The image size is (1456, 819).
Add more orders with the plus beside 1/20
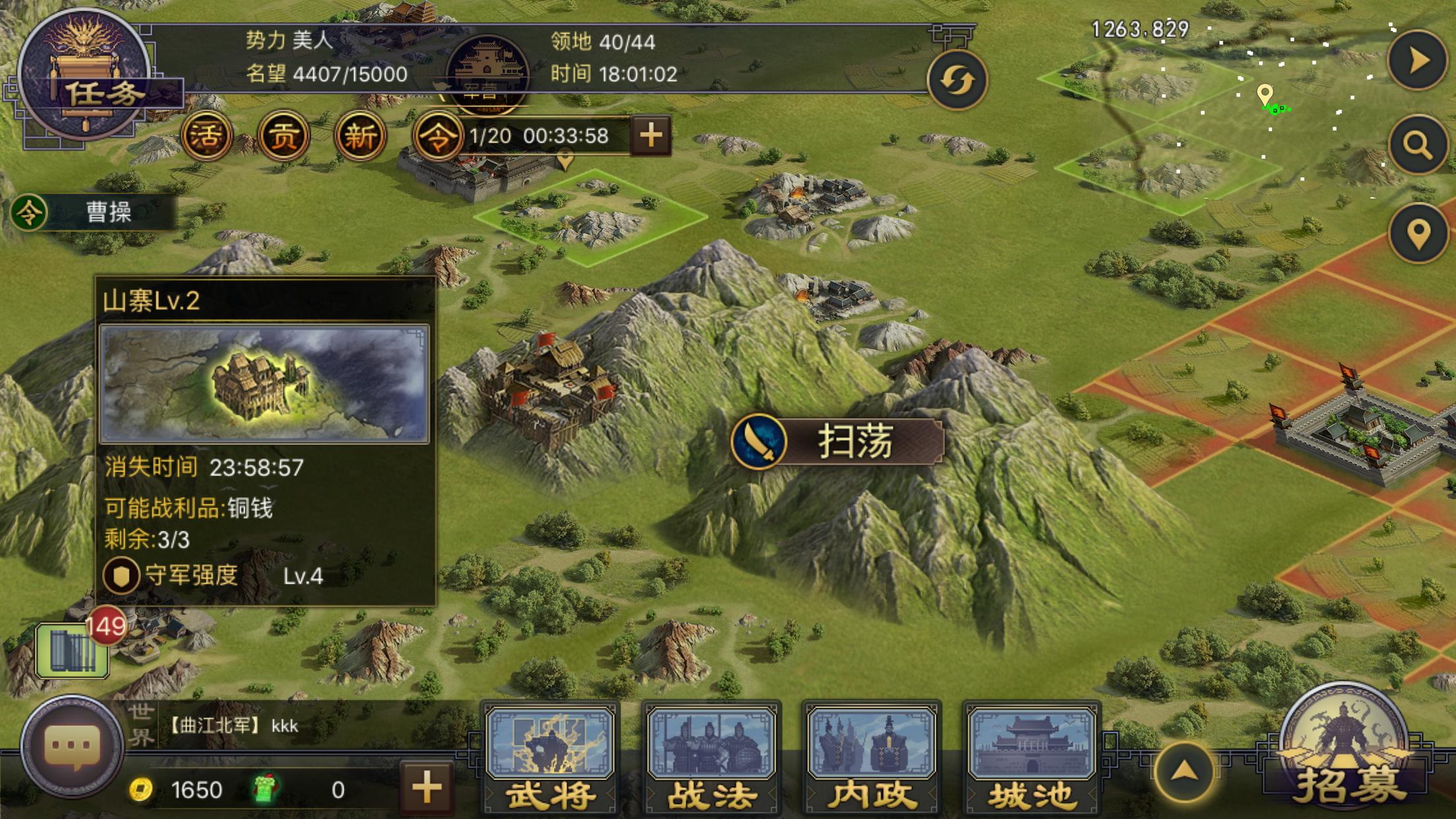pos(651,136)
